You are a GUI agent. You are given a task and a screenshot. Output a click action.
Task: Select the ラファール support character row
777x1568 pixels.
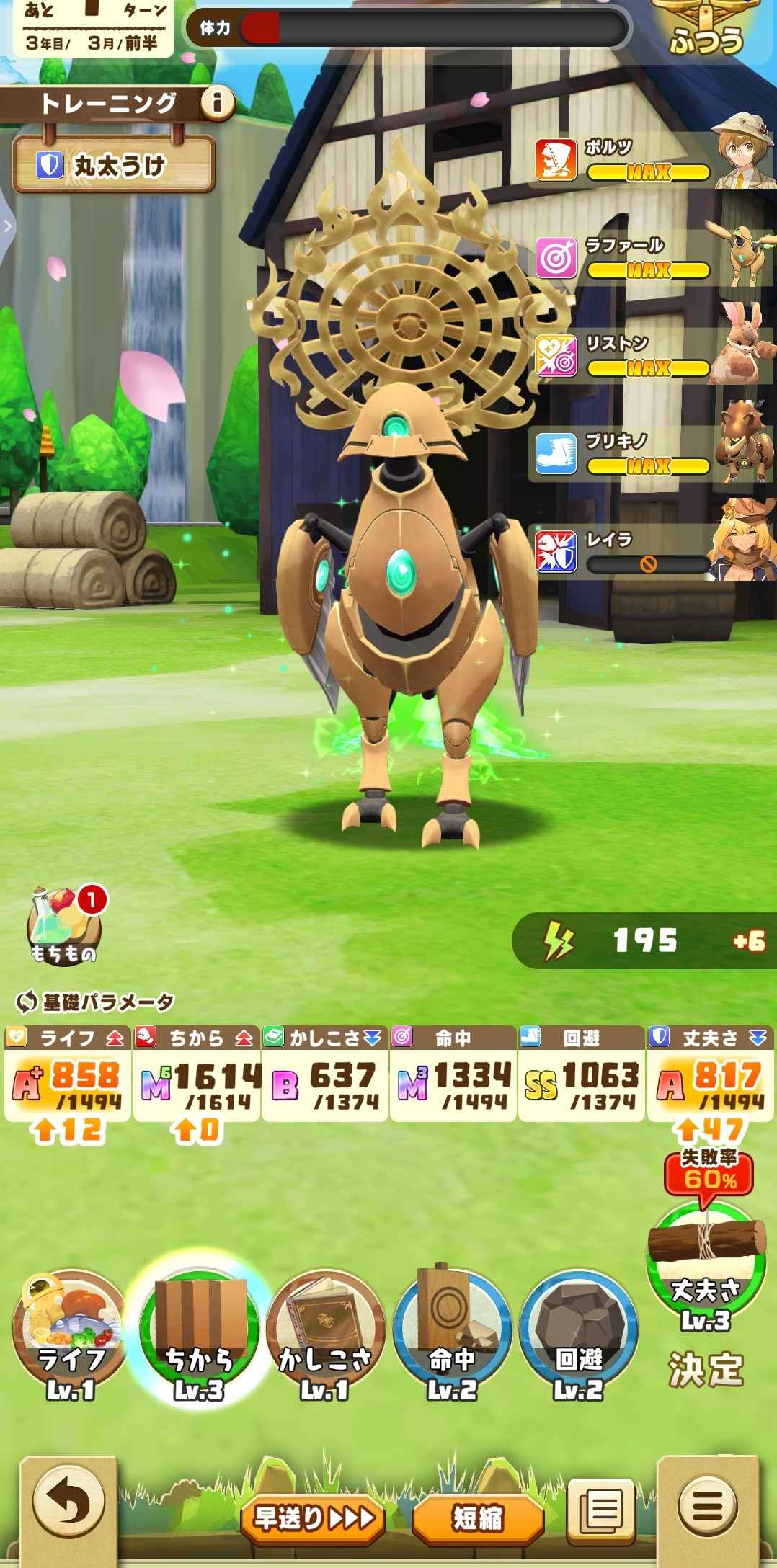tap(652, 259)
